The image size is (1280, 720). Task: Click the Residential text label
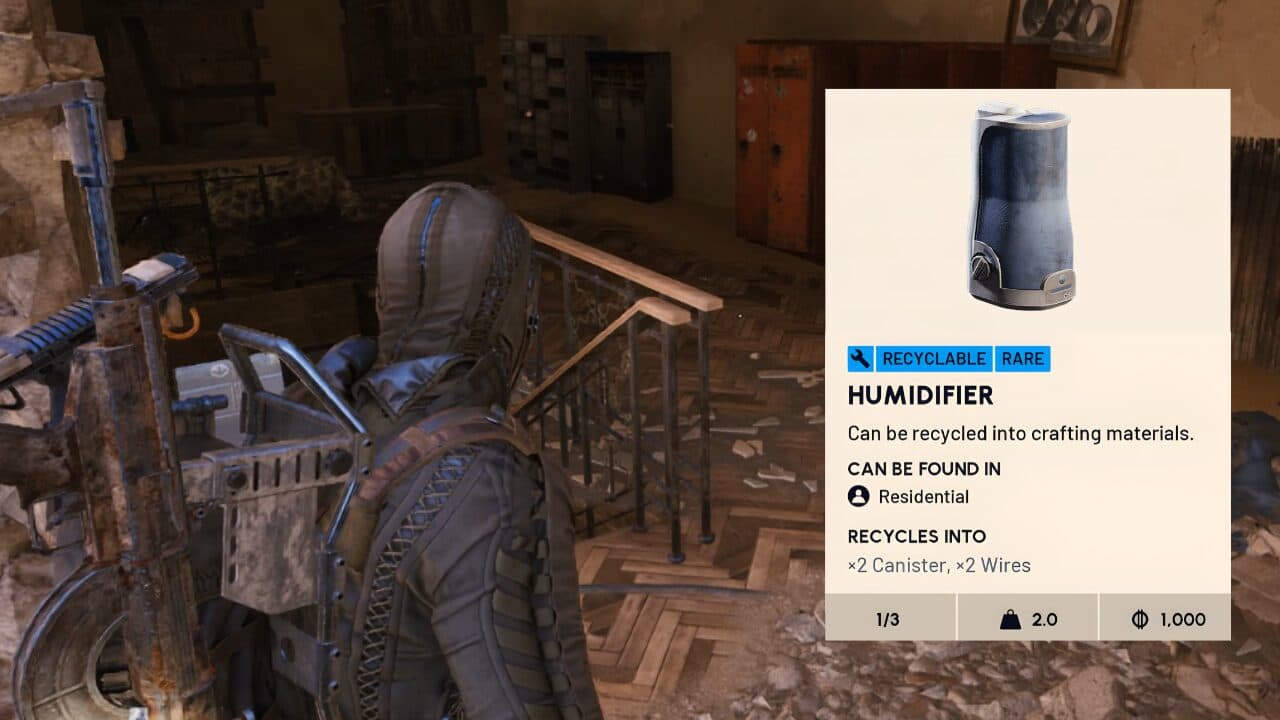tap(922, 496)
